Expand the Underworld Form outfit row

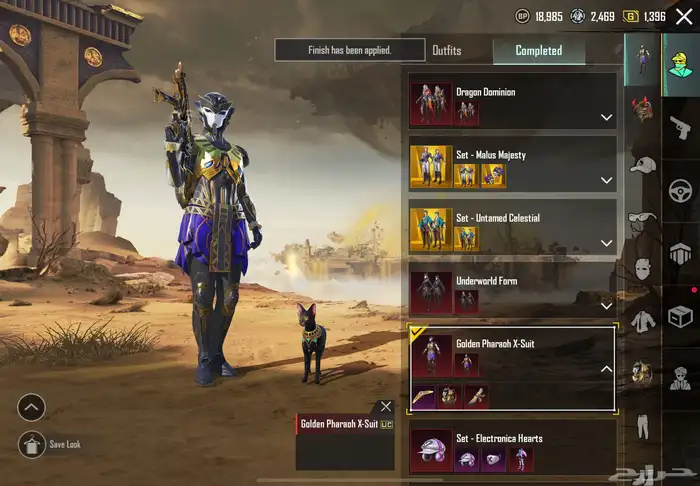606,304
